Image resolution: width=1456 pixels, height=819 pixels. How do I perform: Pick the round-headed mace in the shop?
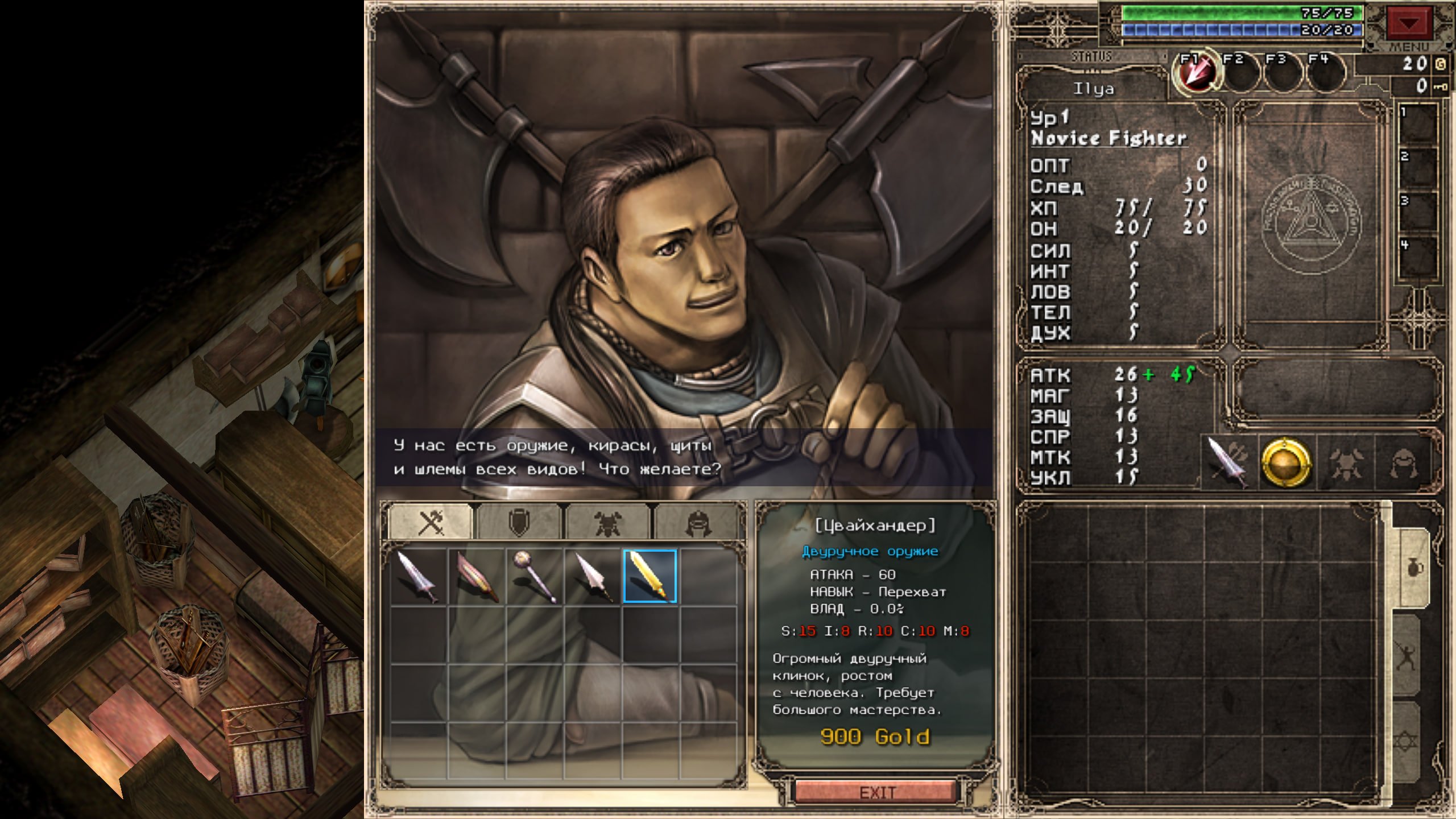tap(535, 576)
